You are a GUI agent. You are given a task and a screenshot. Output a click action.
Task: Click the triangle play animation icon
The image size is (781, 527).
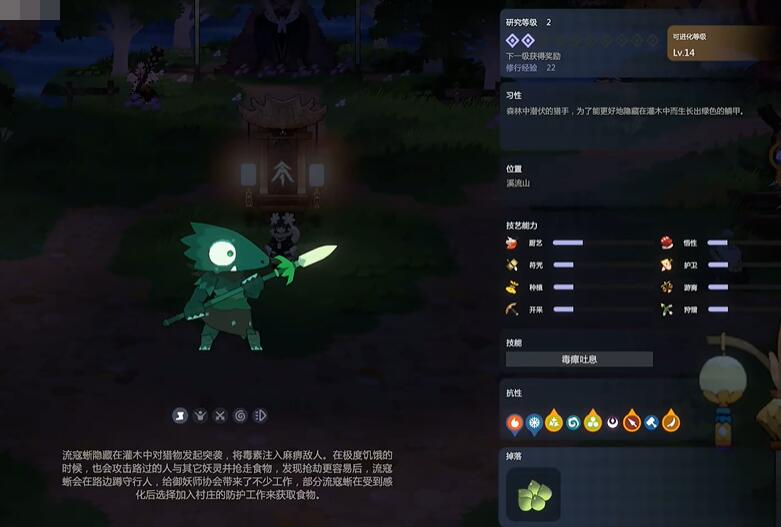[x=260, y=415]
